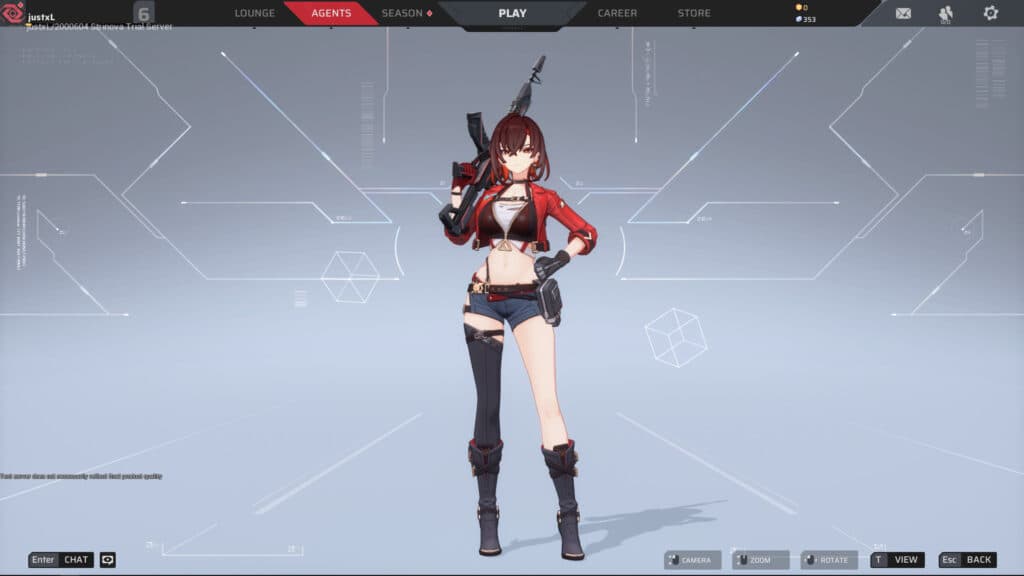The image size is (1024, 576).
Task: Open the Lounge tab
Action: click(254, 13)
